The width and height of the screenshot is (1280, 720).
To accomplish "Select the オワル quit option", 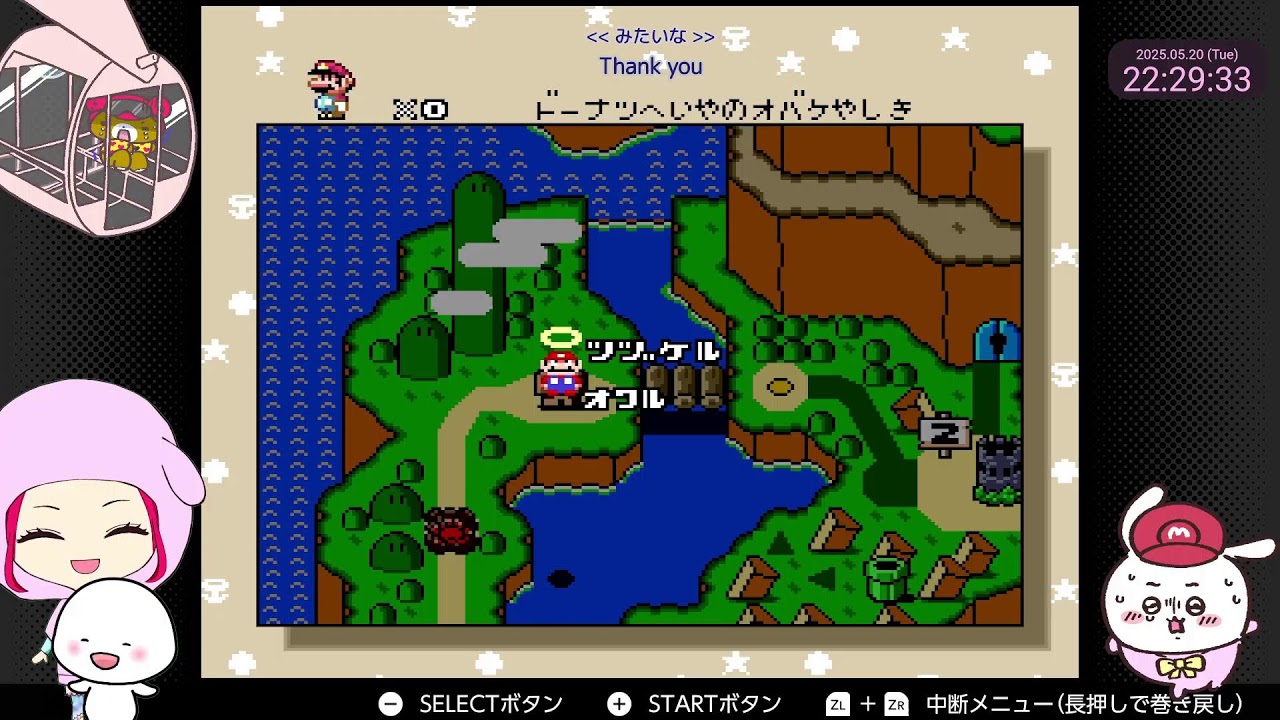I will pyautogui.click(x=623, y=399).
